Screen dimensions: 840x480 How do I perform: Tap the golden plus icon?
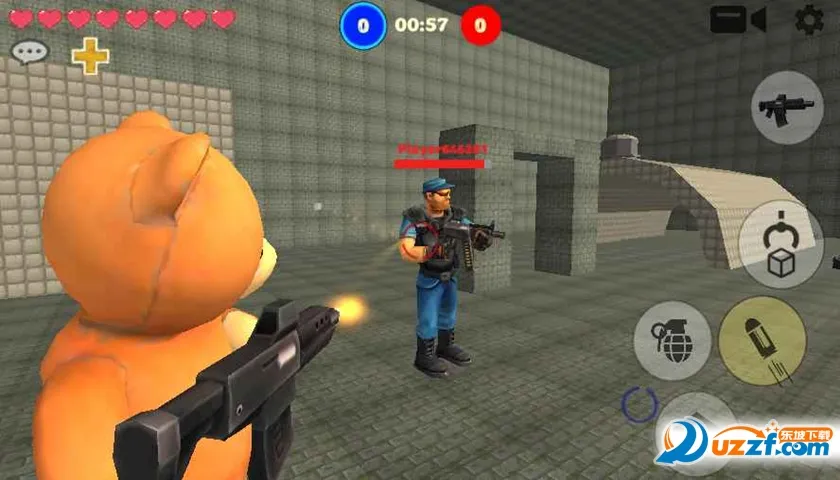pos(90,55)
